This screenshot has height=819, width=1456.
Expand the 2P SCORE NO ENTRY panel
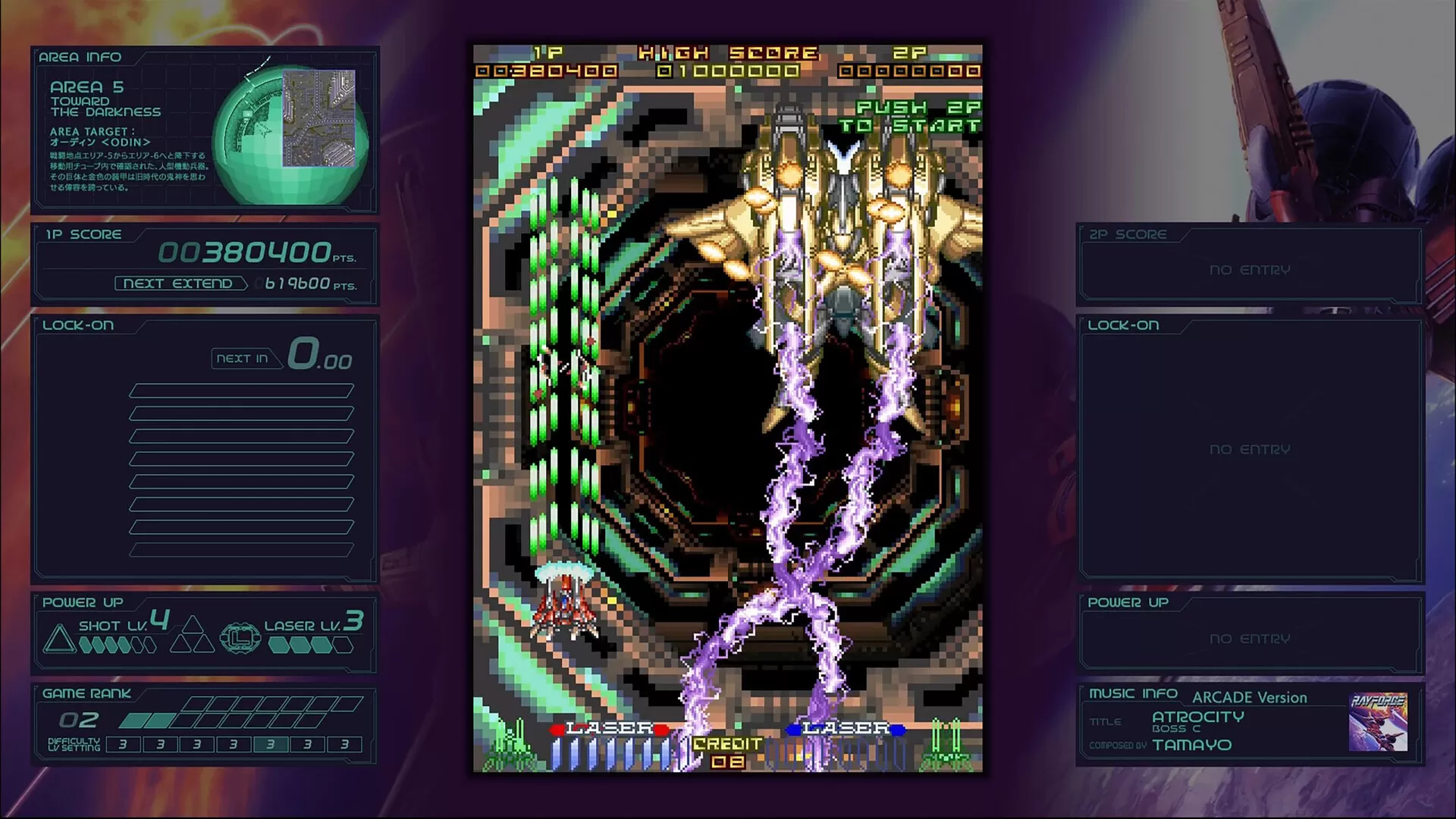1250,269
